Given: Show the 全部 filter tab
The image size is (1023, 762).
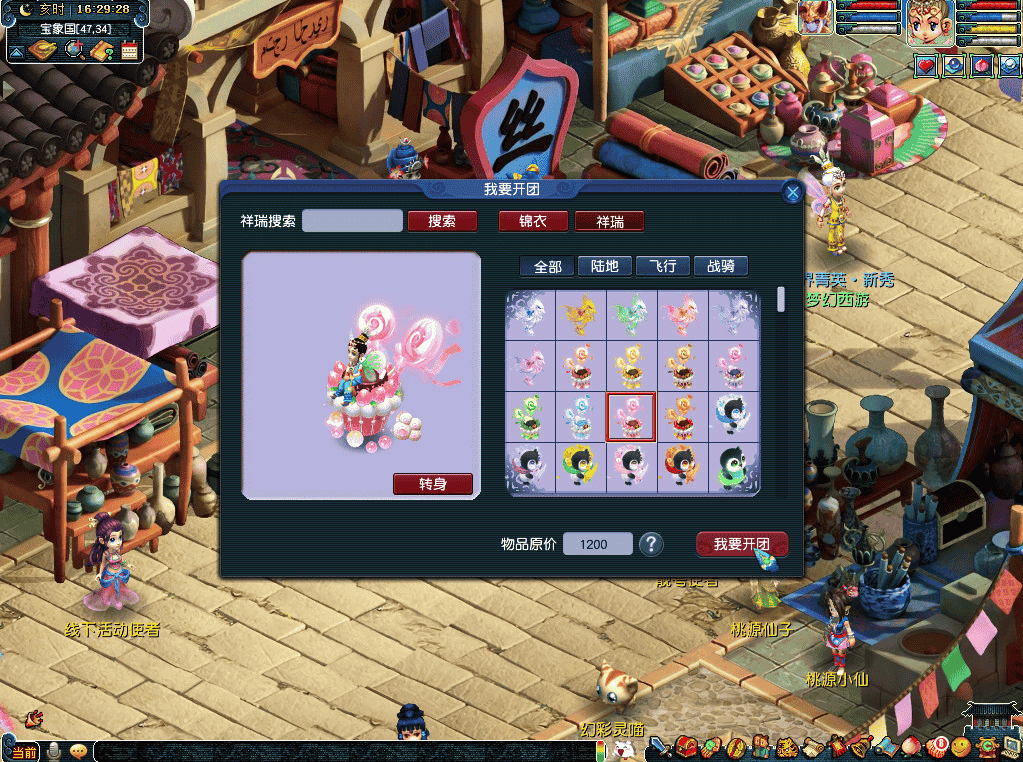Looking at the screenshot, I should pyautogui.click(x=547, y=266).
